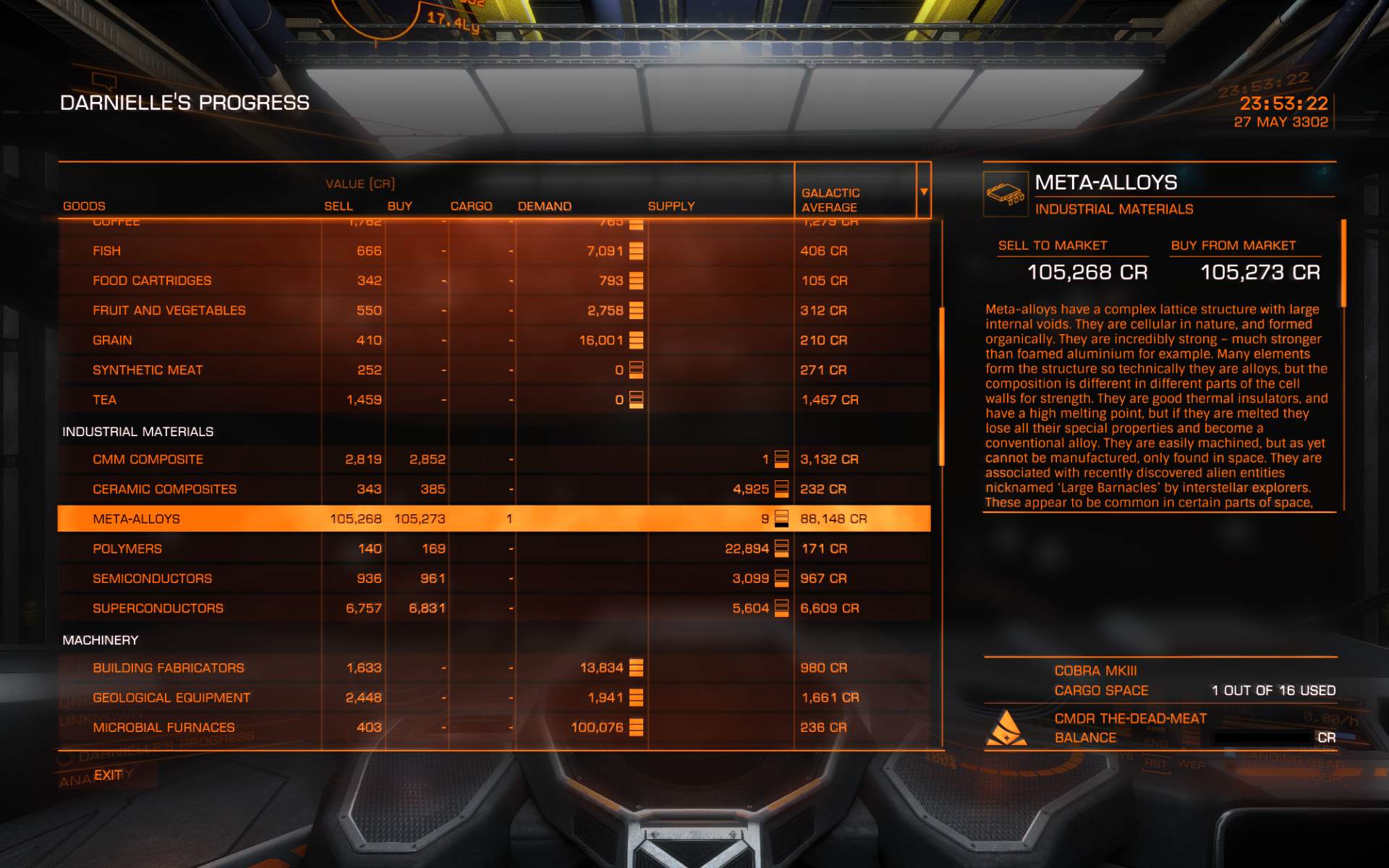
Task: Choose the Polymers commodity
Action: pyautogui.click(x=127, y=549)
